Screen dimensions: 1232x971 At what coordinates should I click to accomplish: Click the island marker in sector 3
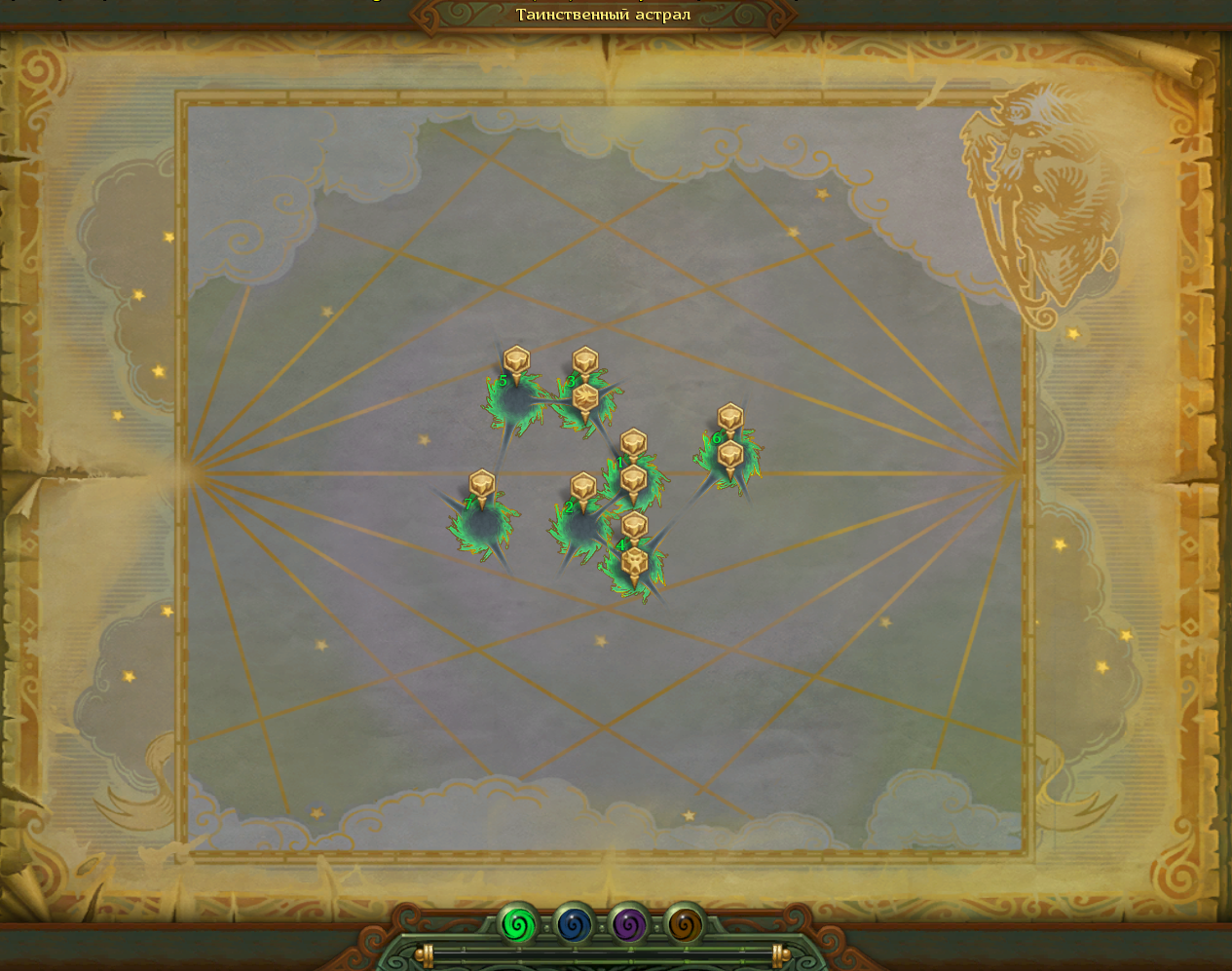coord(584,362)
